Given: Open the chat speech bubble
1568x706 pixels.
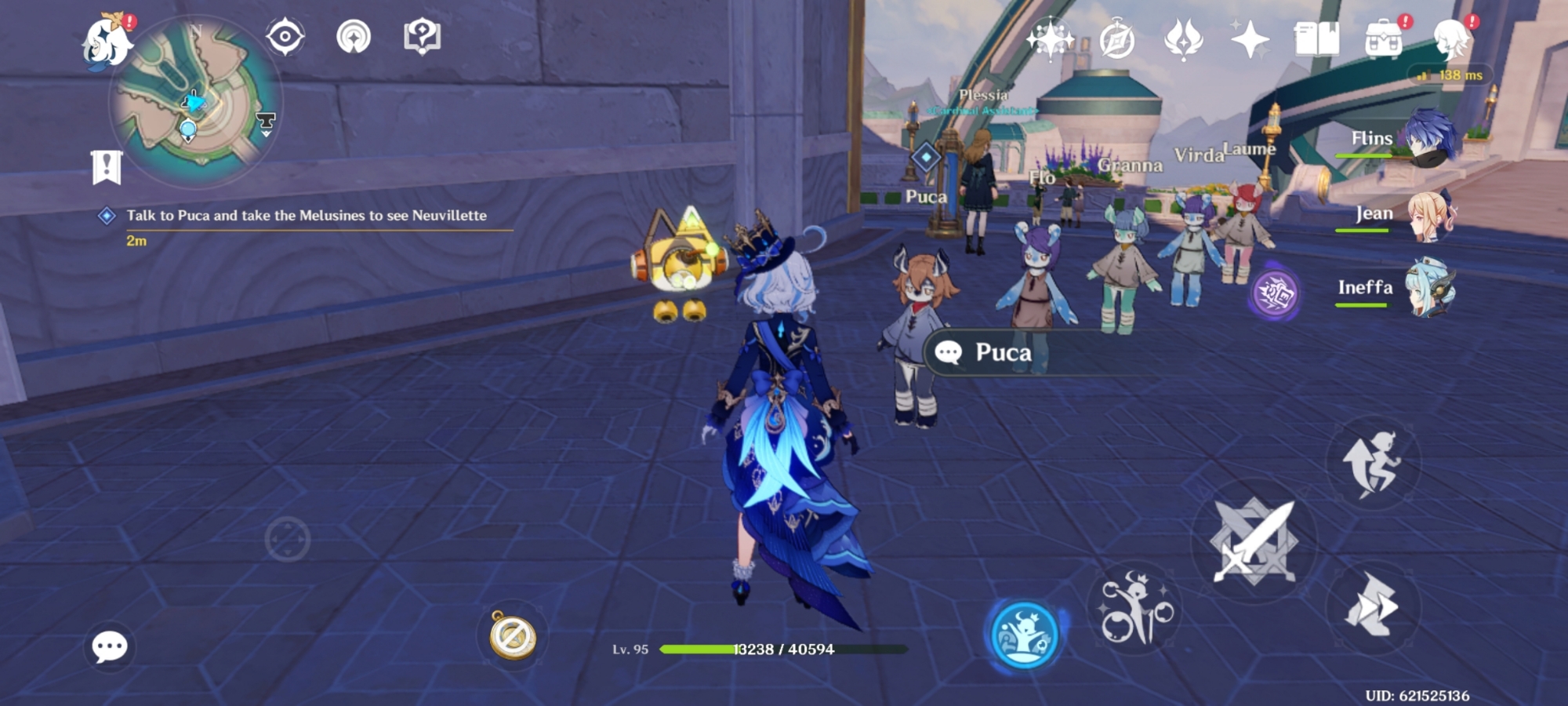Looking at the screenshot, I should 110,646.
